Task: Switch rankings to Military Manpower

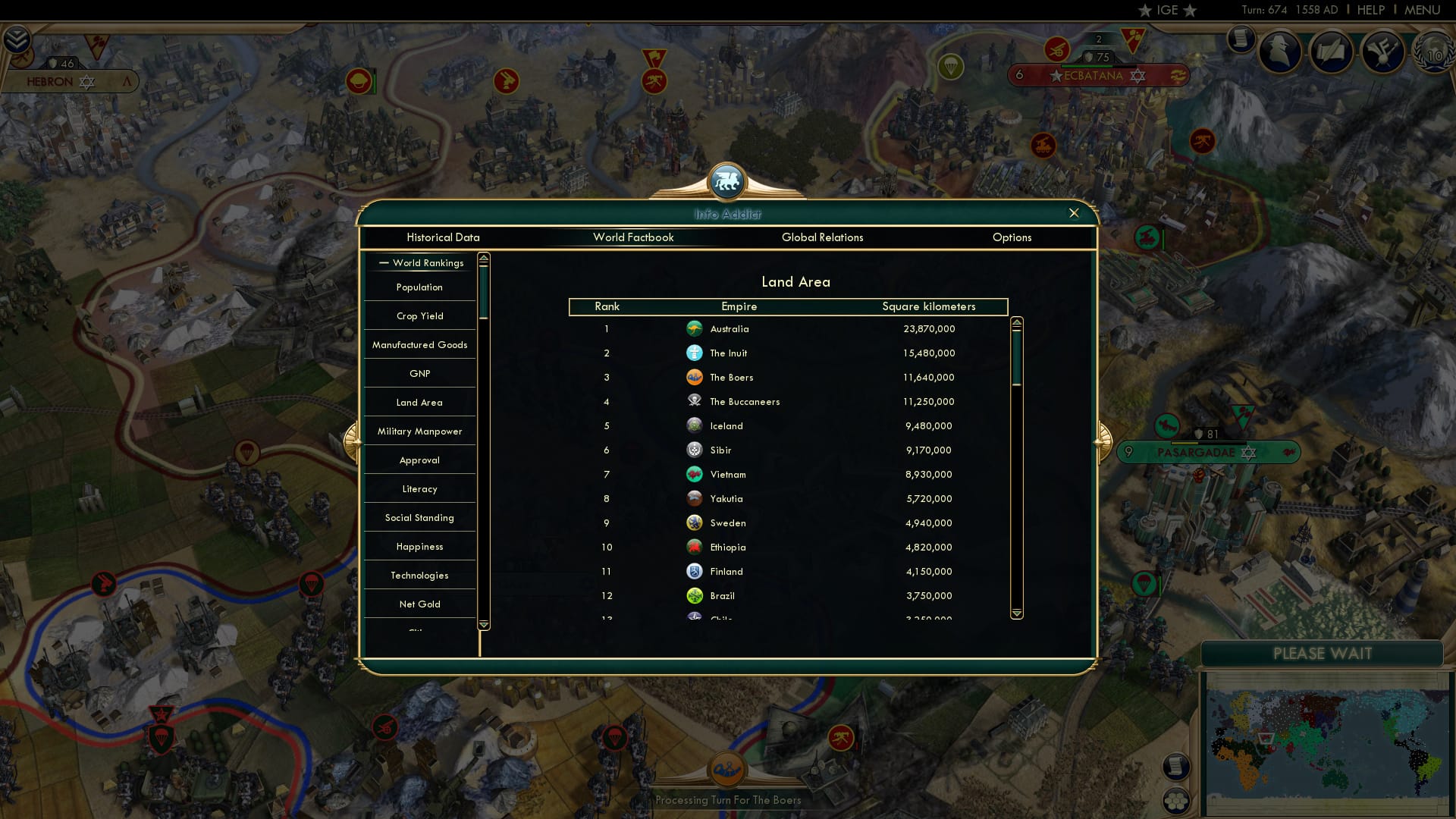Action: [x=419, y=431]
